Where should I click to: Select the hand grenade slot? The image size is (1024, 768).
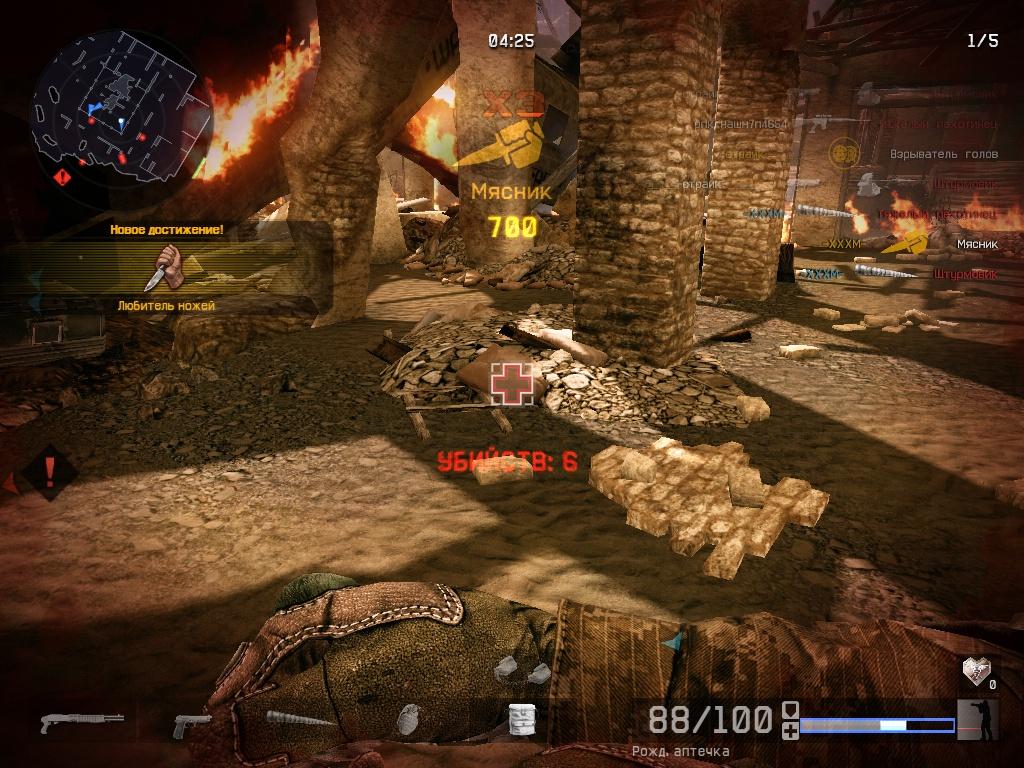(x=408, y=719)
